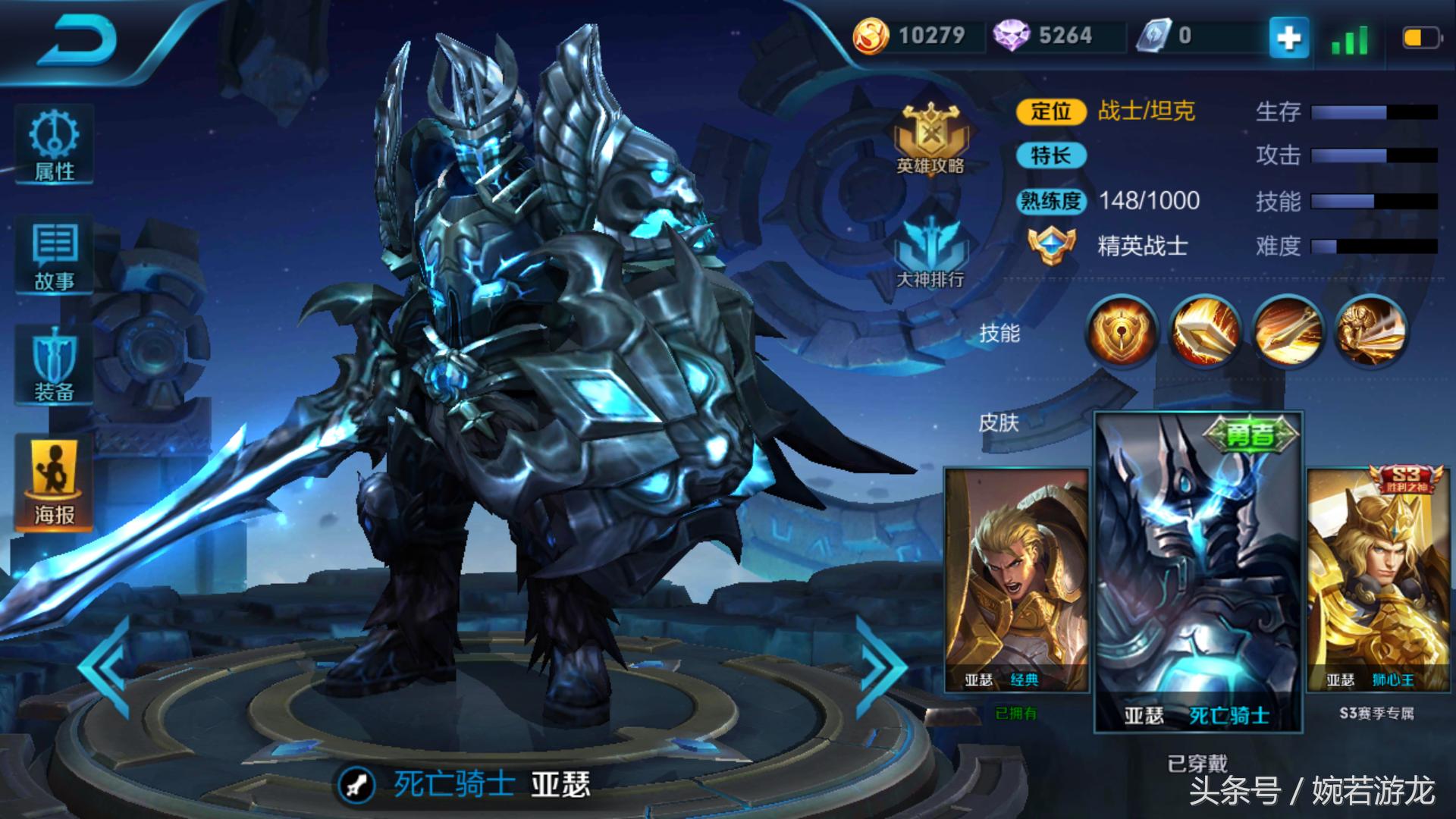Choose the 死亡骑士 Death Knight skin card

pyautogui.click(x=1198, y=573)
